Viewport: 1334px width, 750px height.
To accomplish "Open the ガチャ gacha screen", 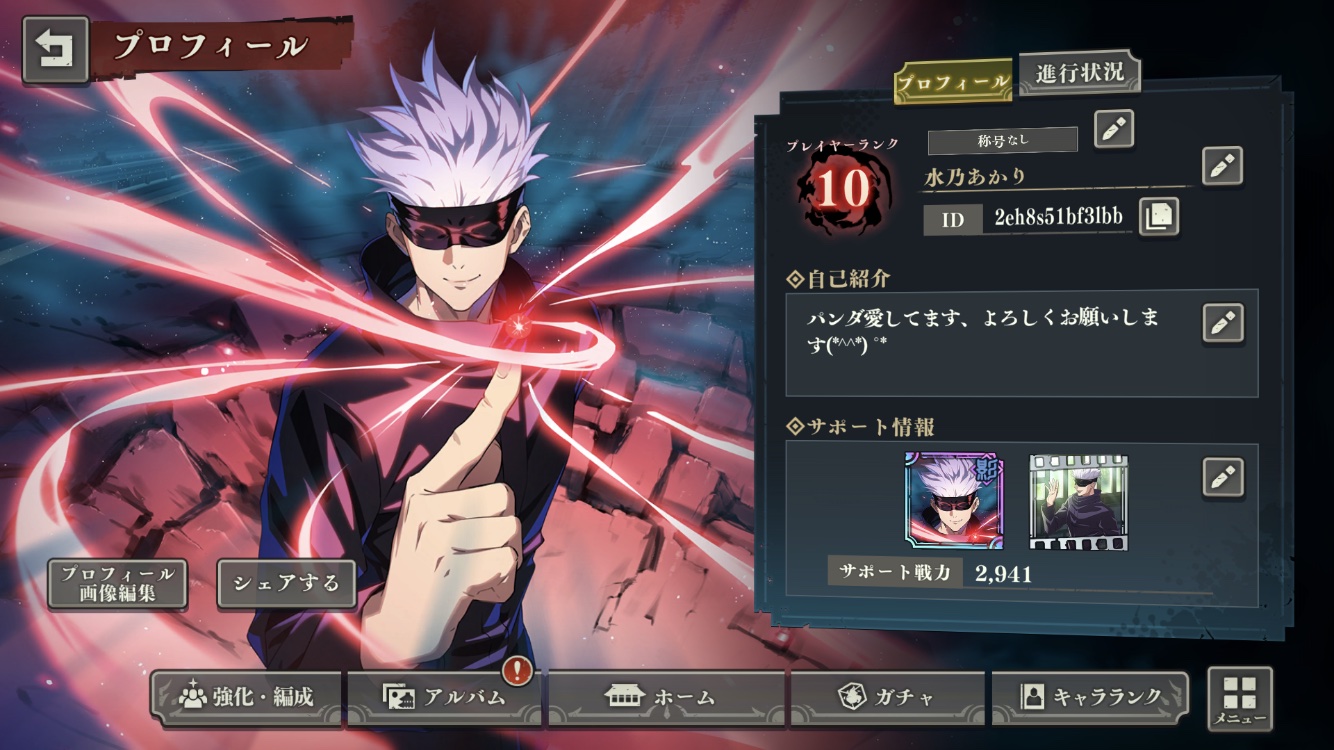I will [887, 697].
